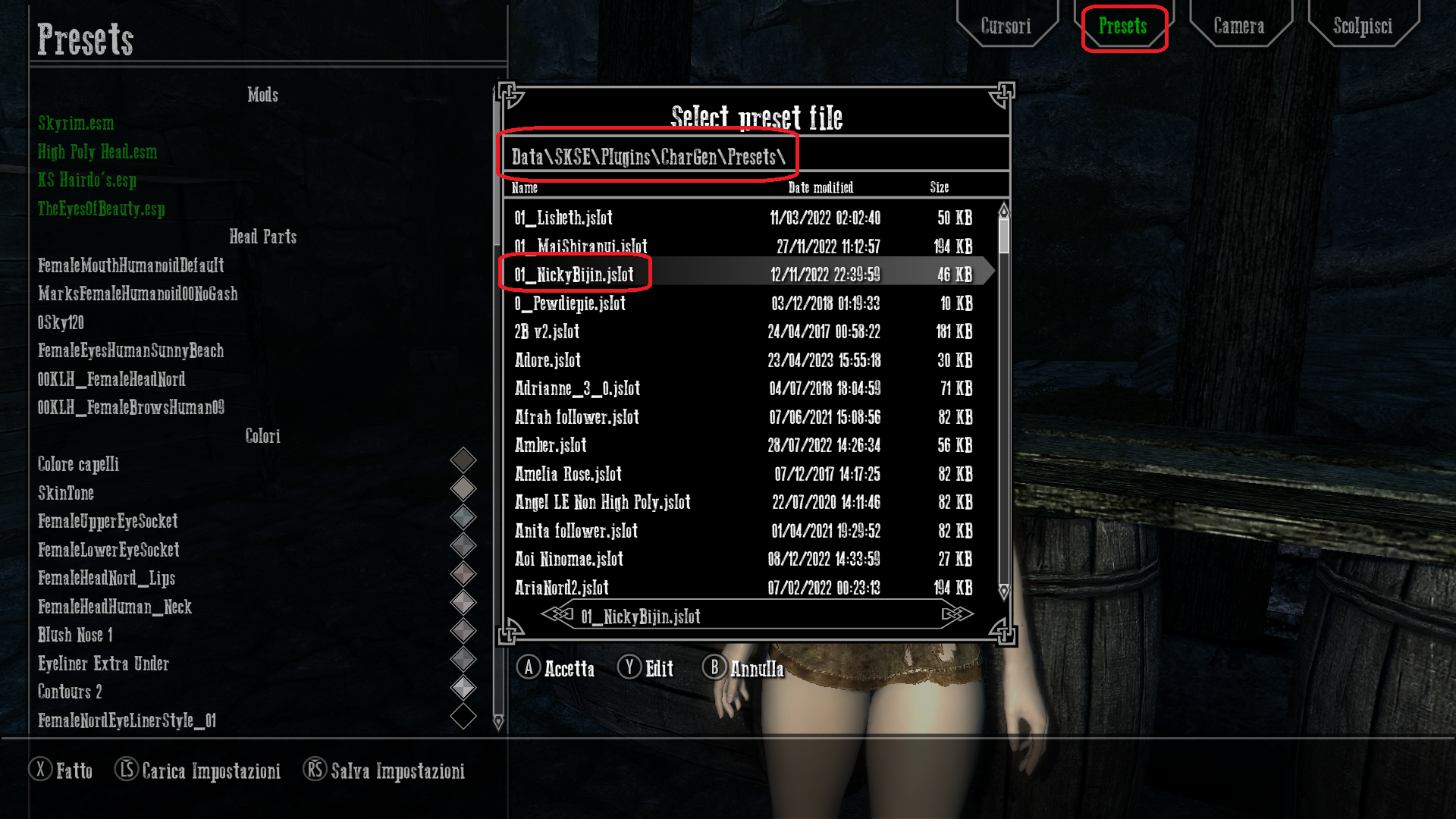
Task: Switch to the Camera tab
Action: [x=1239, y=26]
